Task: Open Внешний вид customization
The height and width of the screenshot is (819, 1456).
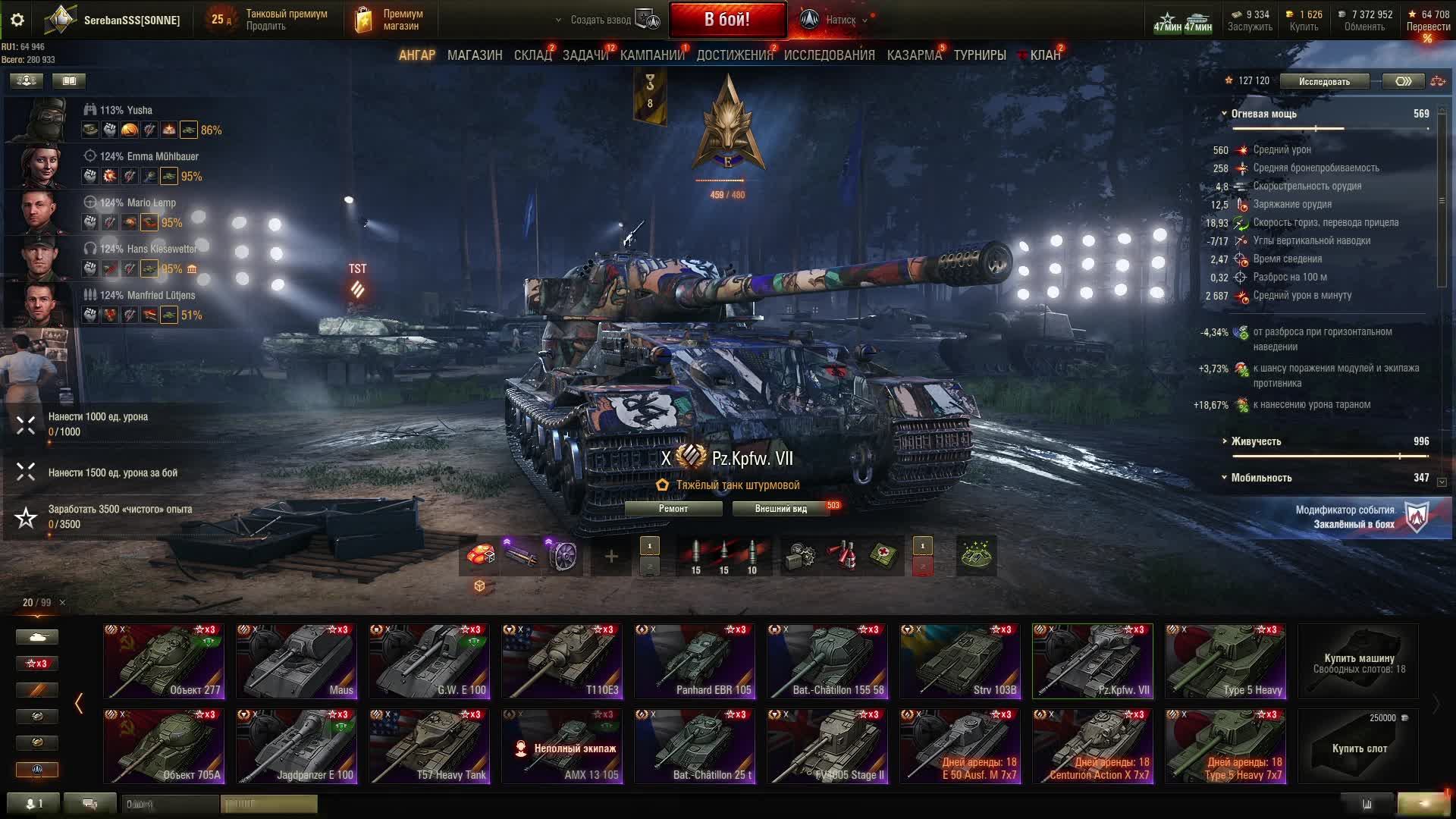Action: click(x=780, y=509)
